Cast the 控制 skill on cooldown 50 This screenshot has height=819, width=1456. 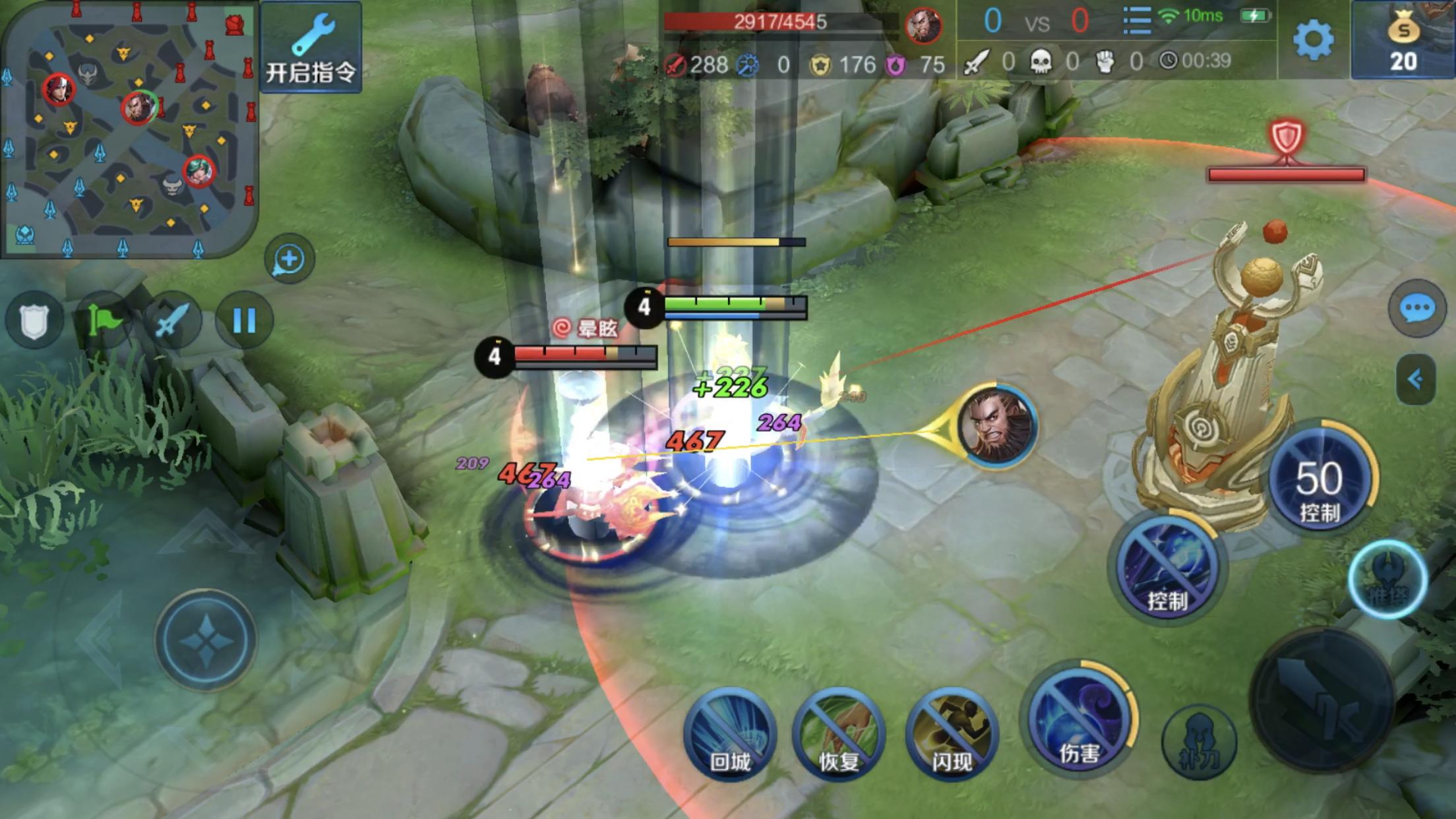click(x=1319, y=478)
